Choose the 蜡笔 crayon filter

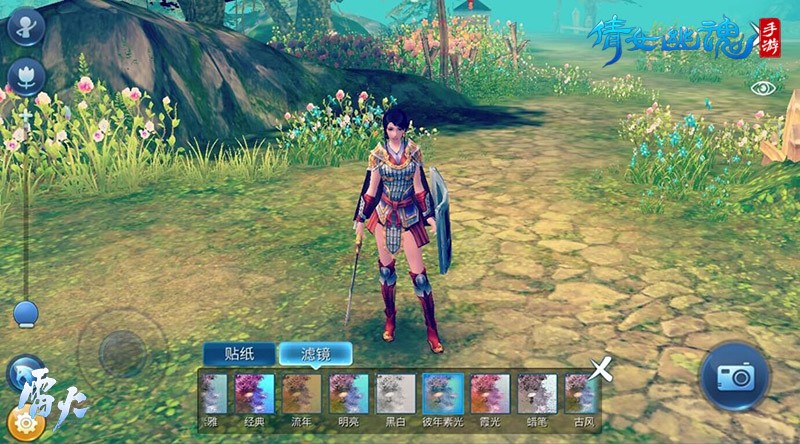click(537, 400)
